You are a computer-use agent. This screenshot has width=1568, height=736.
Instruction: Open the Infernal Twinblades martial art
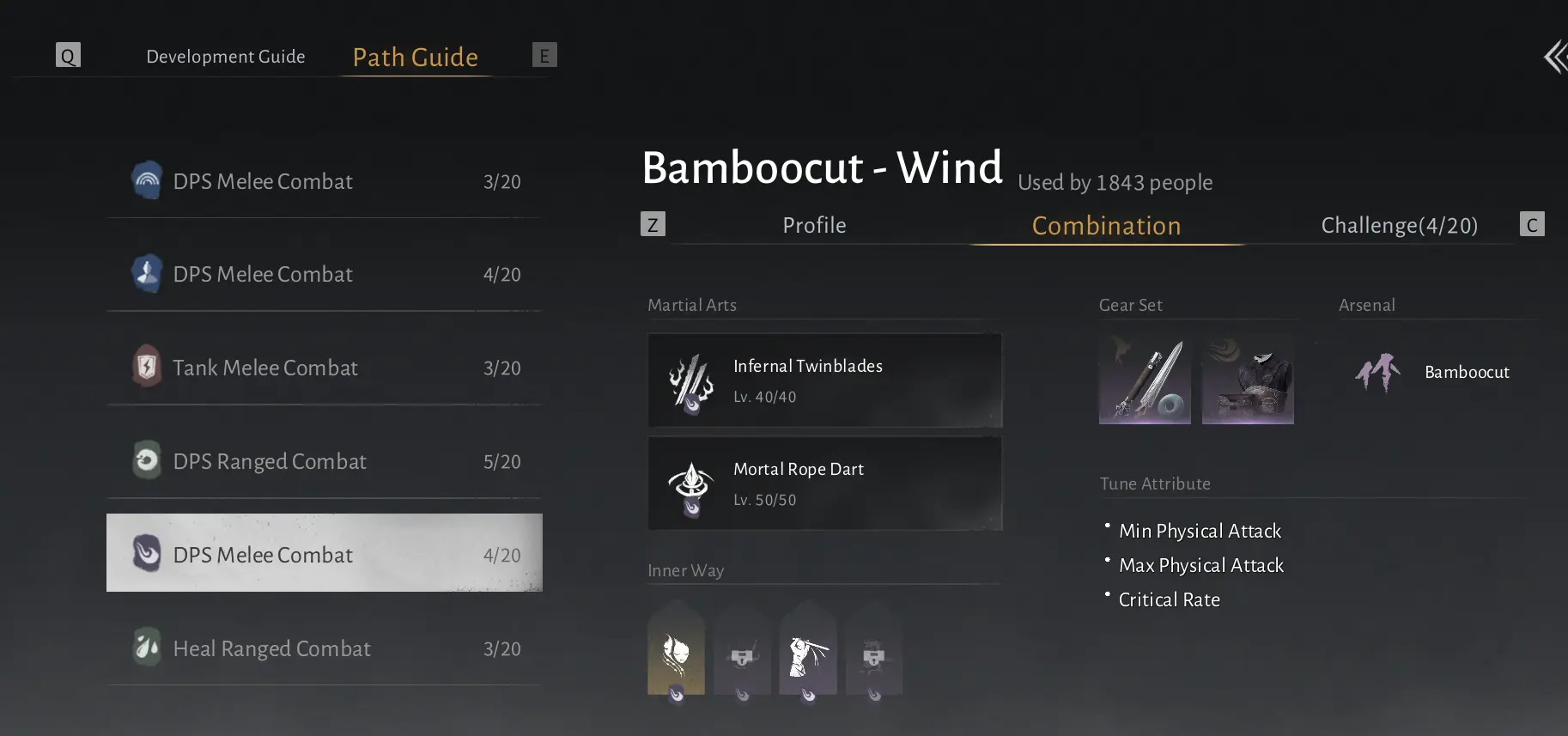click(824, 380)
